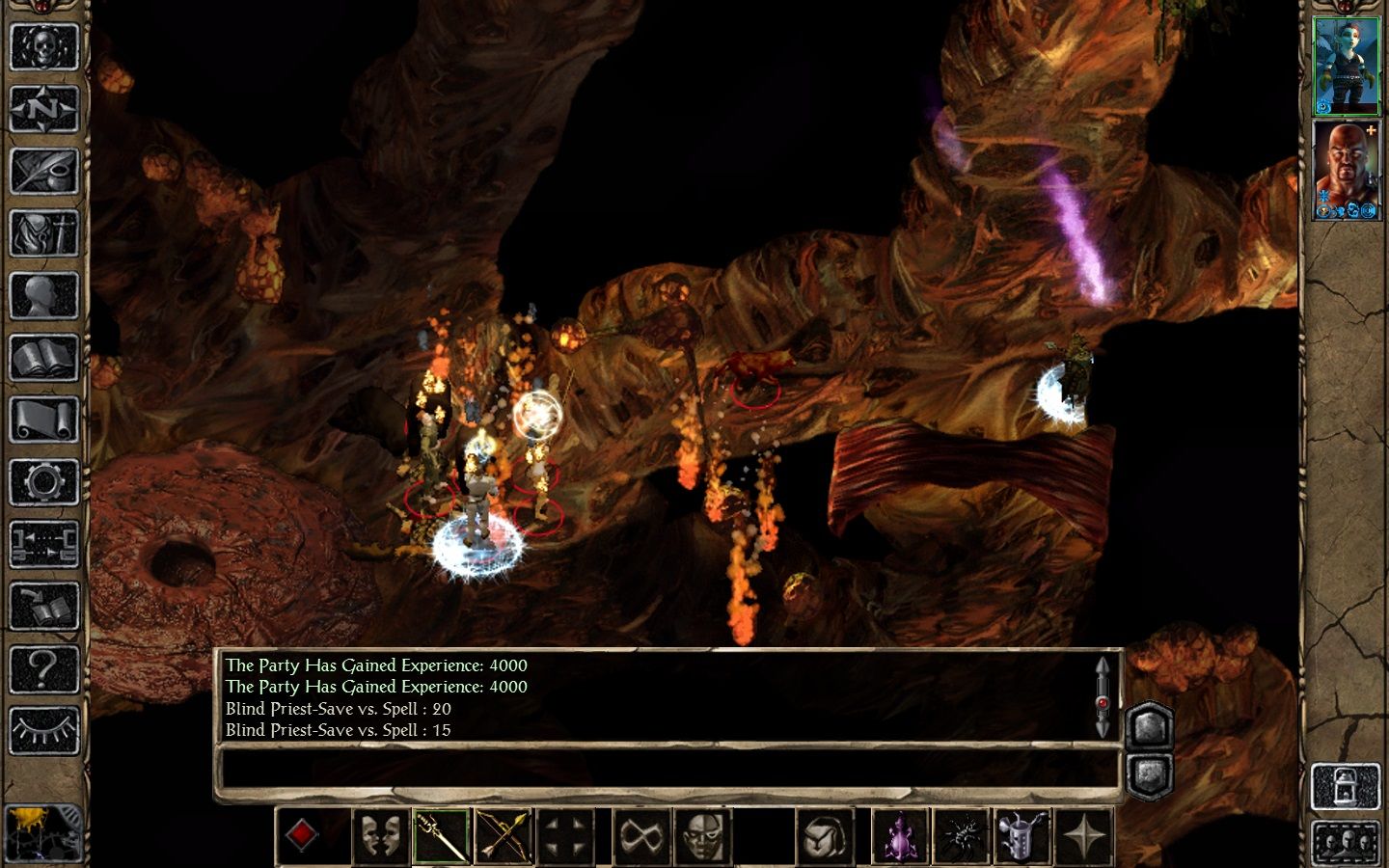Open the inventory screen from the sidebar
Viewport: 1389px width, 868px height.
tap(43, 233)
